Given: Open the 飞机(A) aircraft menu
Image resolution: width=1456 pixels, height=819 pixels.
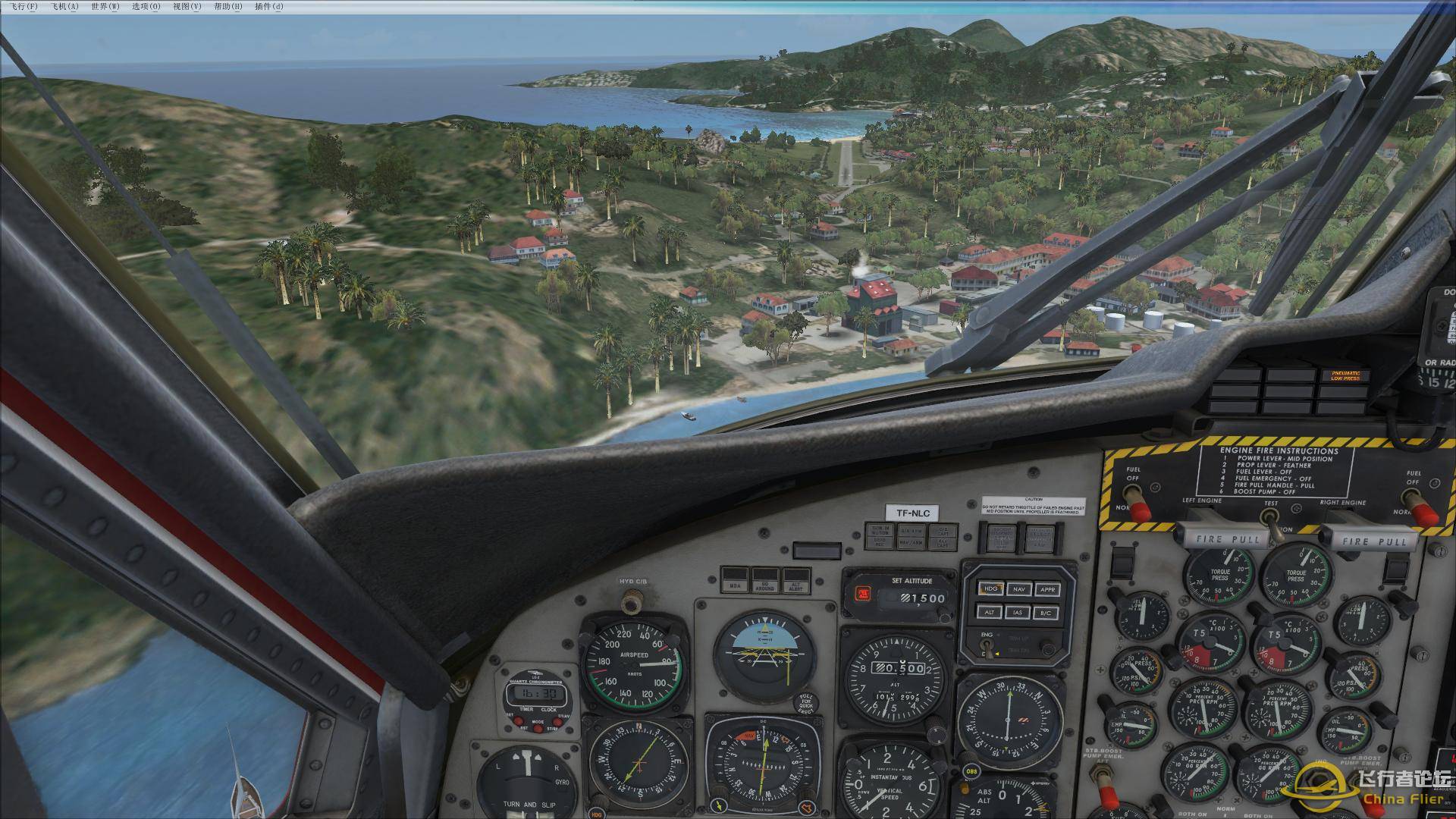Looking at the screenshot, I should tap(64, 7).
